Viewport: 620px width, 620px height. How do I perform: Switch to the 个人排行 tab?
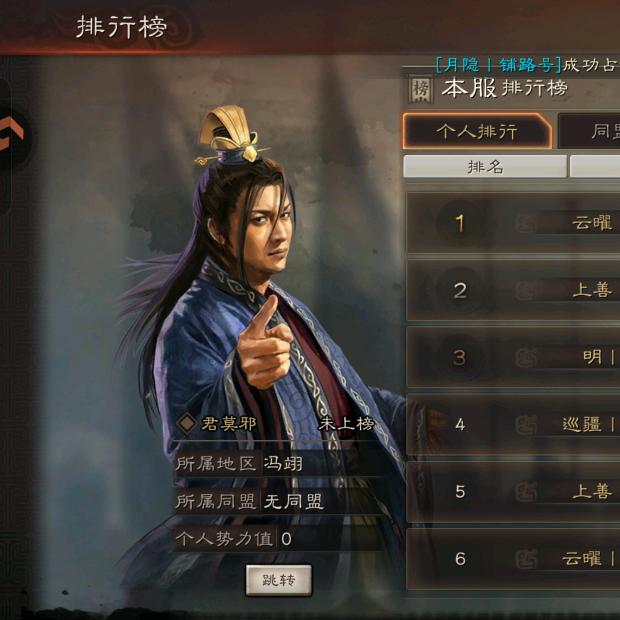click(x=477, y=131)
